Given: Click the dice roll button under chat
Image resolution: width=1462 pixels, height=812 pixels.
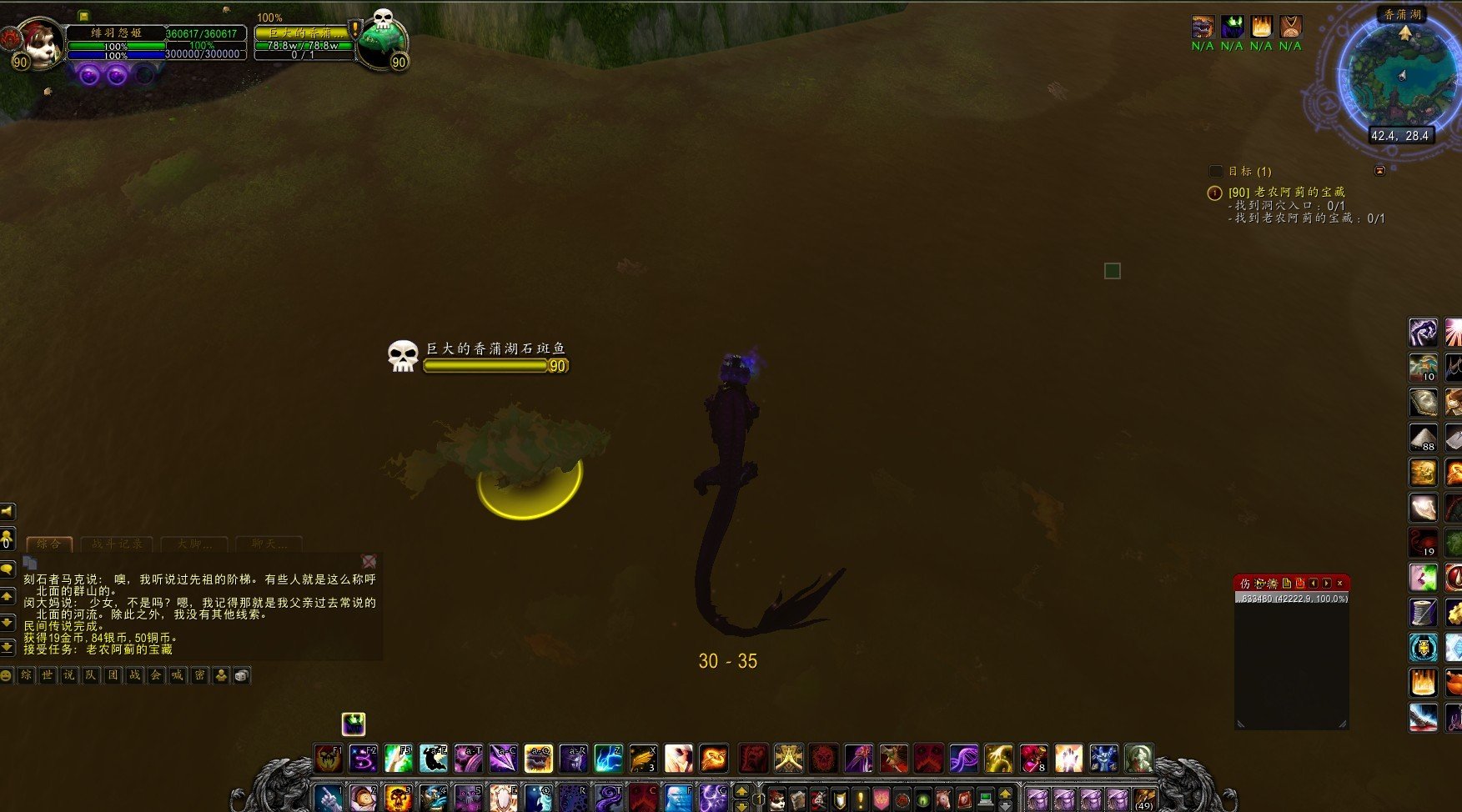Looking at the screenshot, I should point(241,675).
